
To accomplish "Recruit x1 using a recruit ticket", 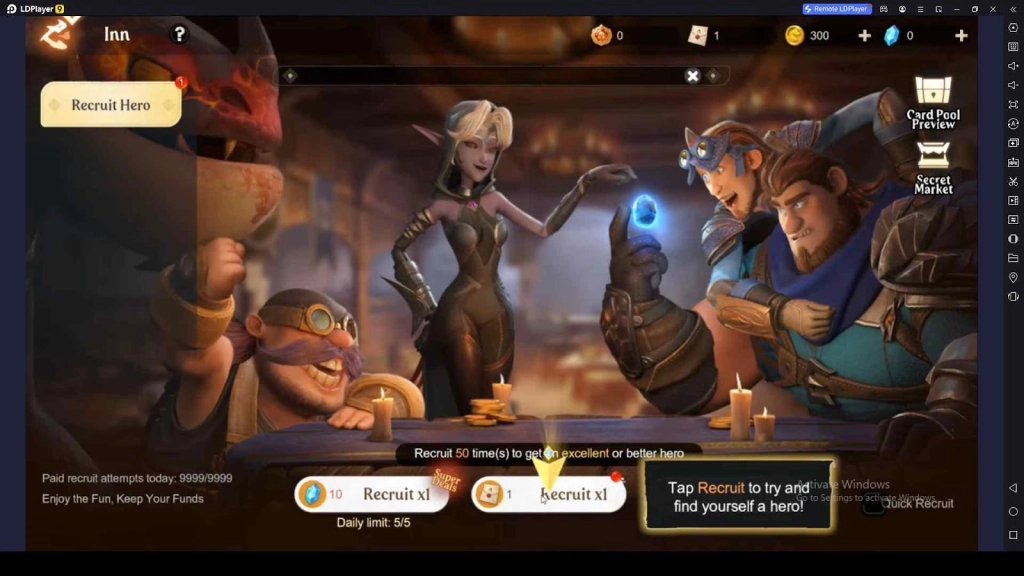I will 548,494.
